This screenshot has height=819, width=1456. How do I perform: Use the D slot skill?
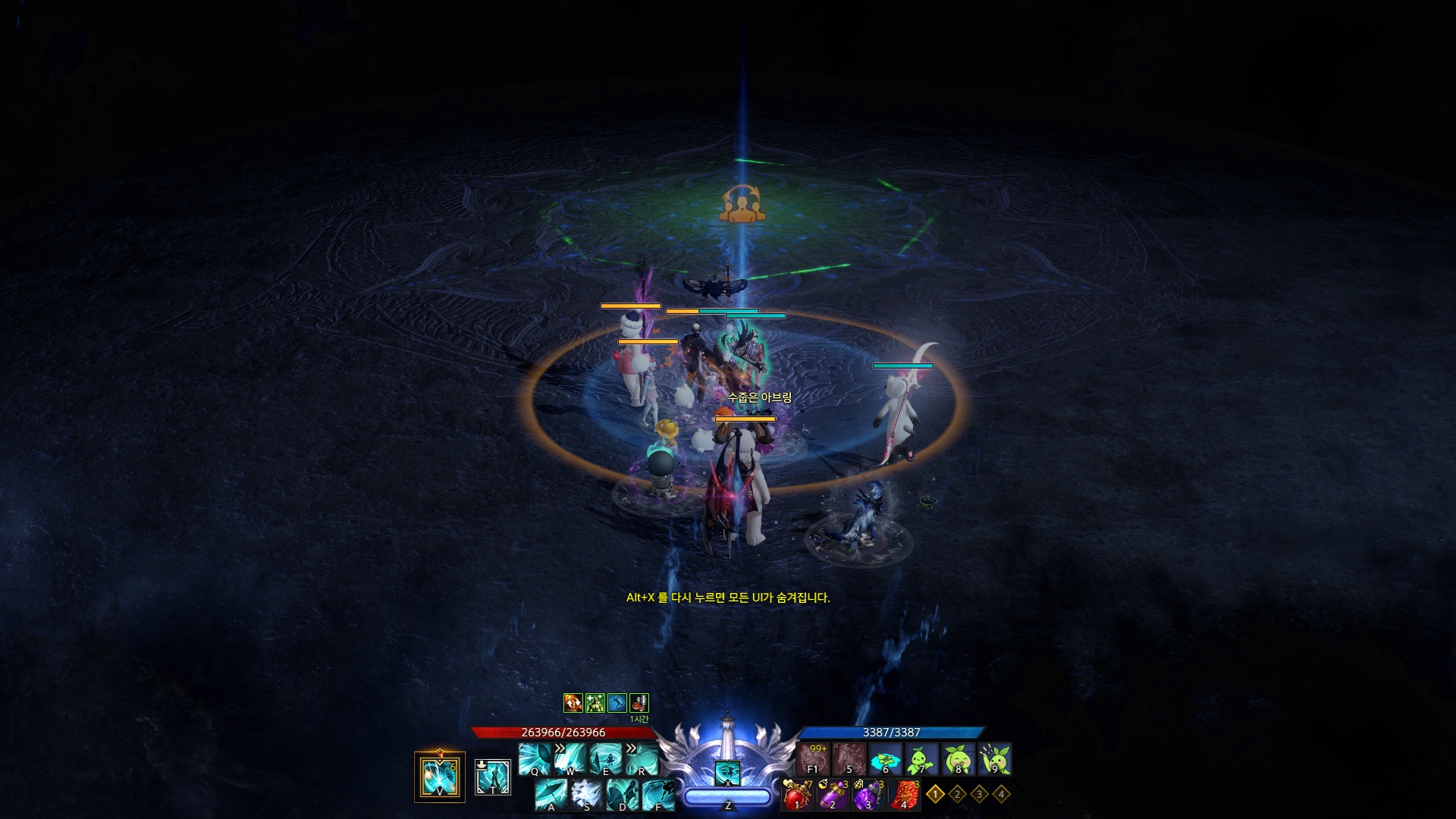coord(623,795)
